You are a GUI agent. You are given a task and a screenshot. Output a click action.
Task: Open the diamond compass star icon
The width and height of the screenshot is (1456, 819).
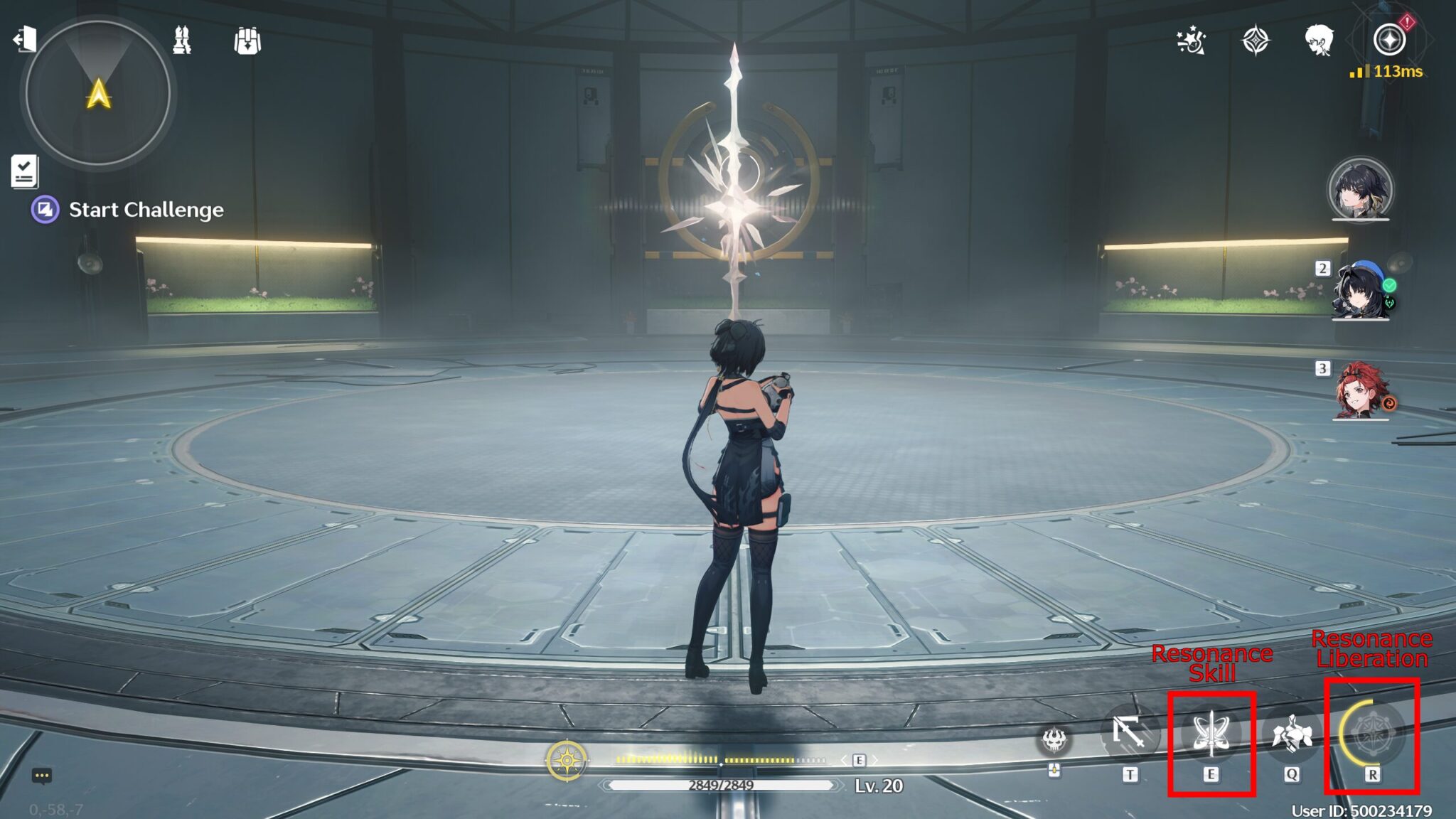(1255, 41)
